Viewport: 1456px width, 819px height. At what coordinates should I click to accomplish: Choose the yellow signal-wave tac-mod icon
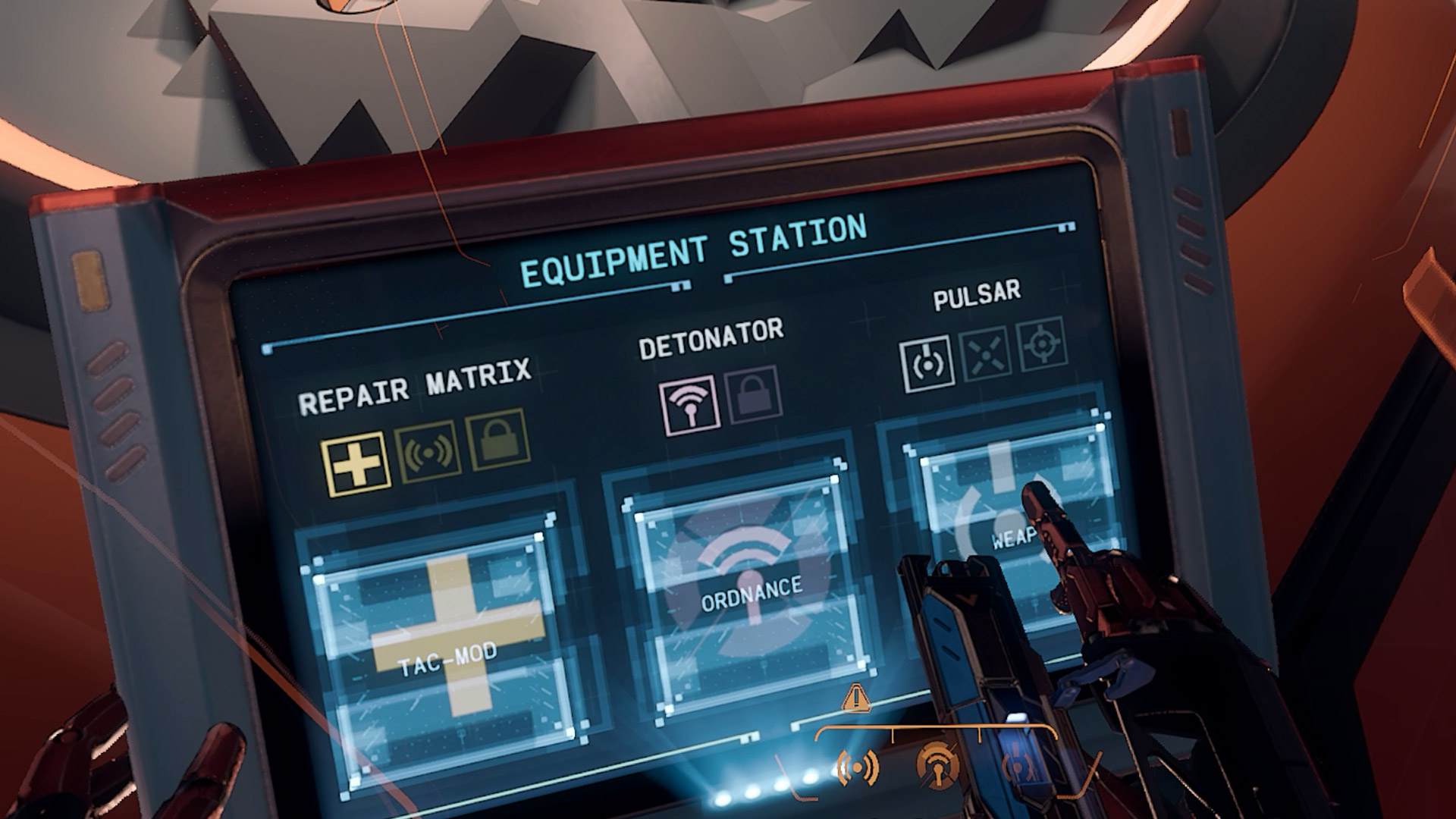(429, 451)
